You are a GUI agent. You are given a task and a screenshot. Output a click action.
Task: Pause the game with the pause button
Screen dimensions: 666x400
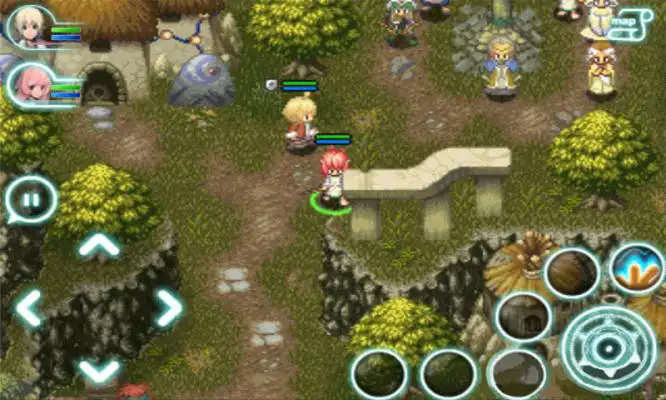tap(30, 200)
